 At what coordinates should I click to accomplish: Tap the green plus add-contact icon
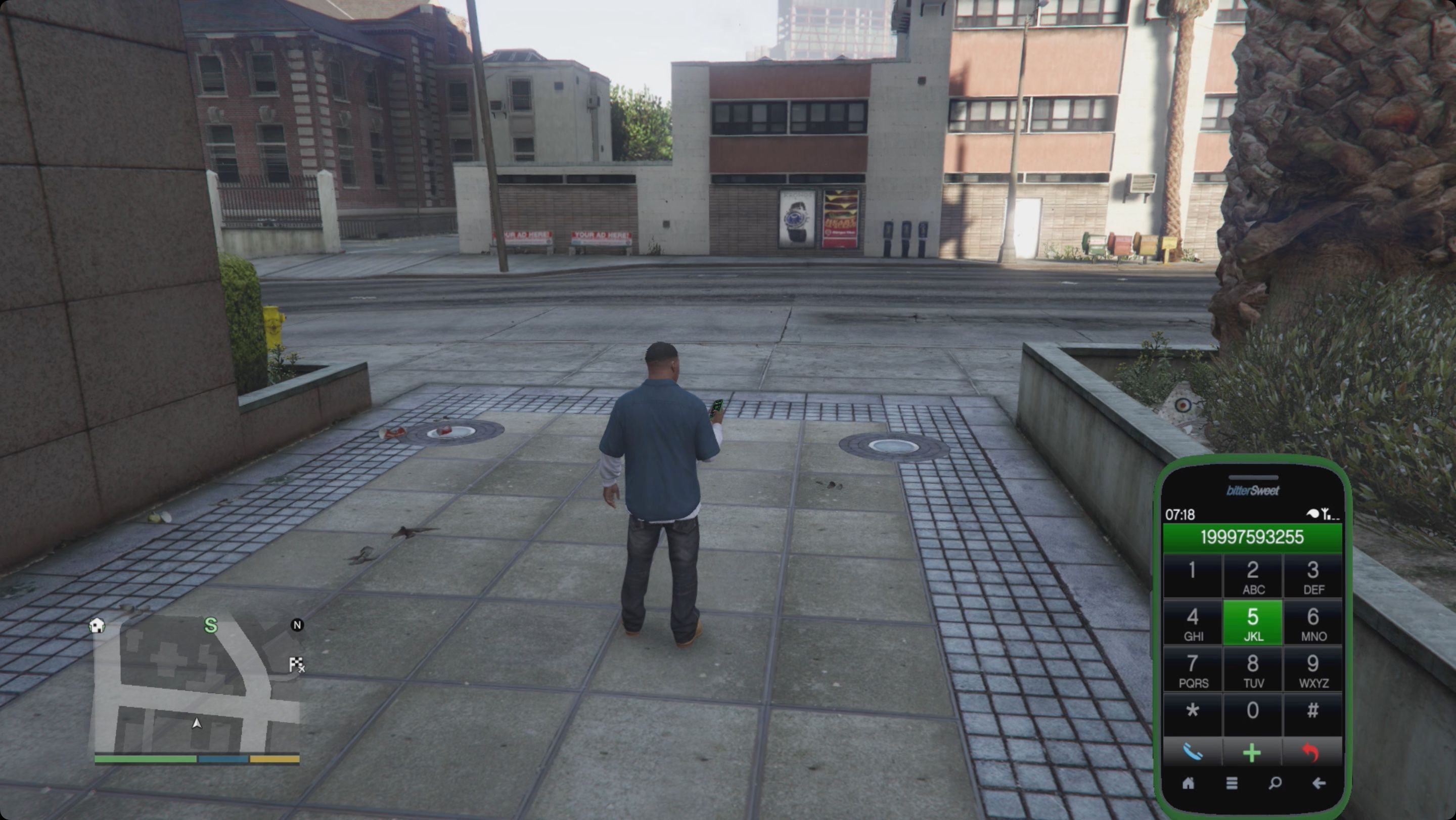pyautogui.click(x=1253, y=751)
